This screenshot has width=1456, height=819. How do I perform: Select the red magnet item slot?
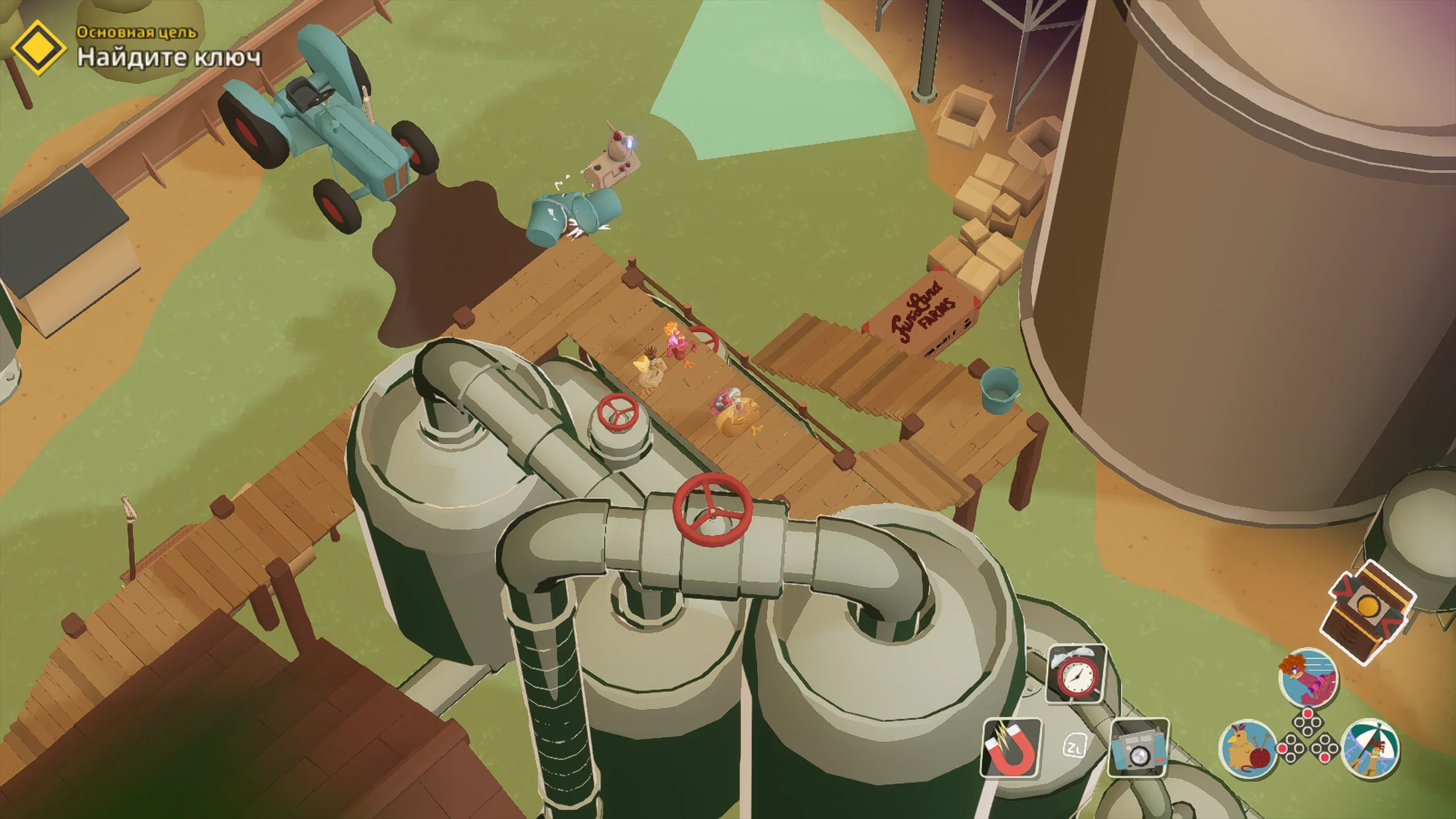tap(1012, 748)
